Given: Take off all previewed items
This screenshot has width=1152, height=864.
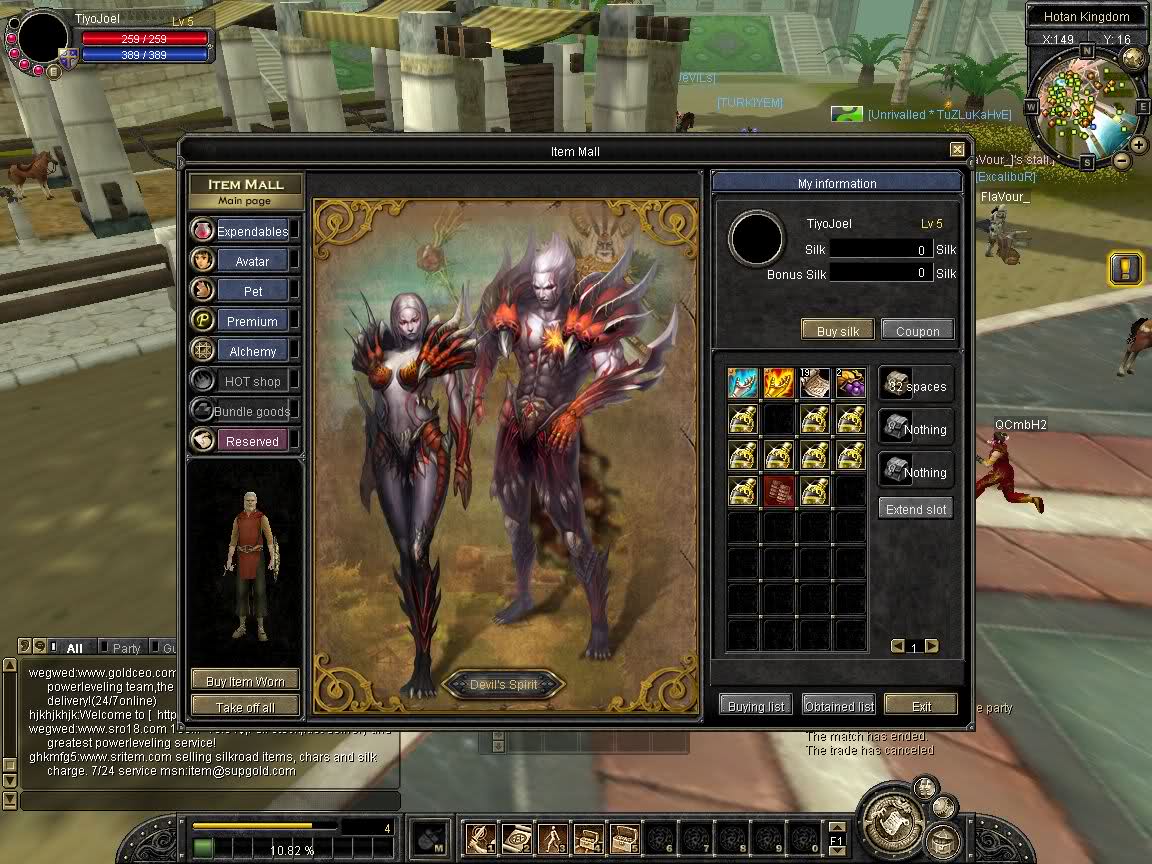Looking at the screenshot, I should [x=245, y=706].
